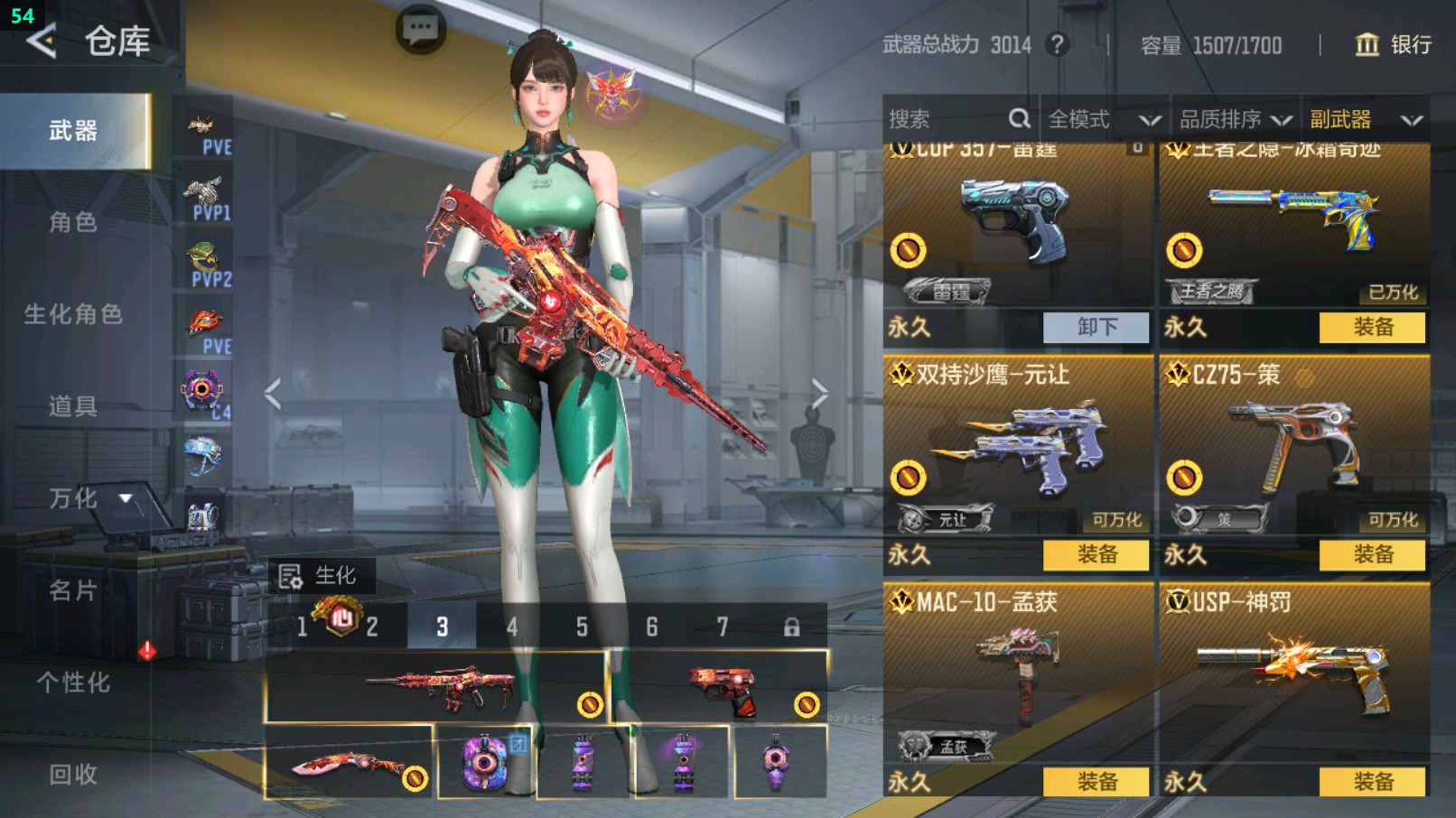Equip the 双持沙鹰-元让 pistols
The width and height of the screenshot is (1456, 818).
pyautogui.click(x=1096, y=554)
